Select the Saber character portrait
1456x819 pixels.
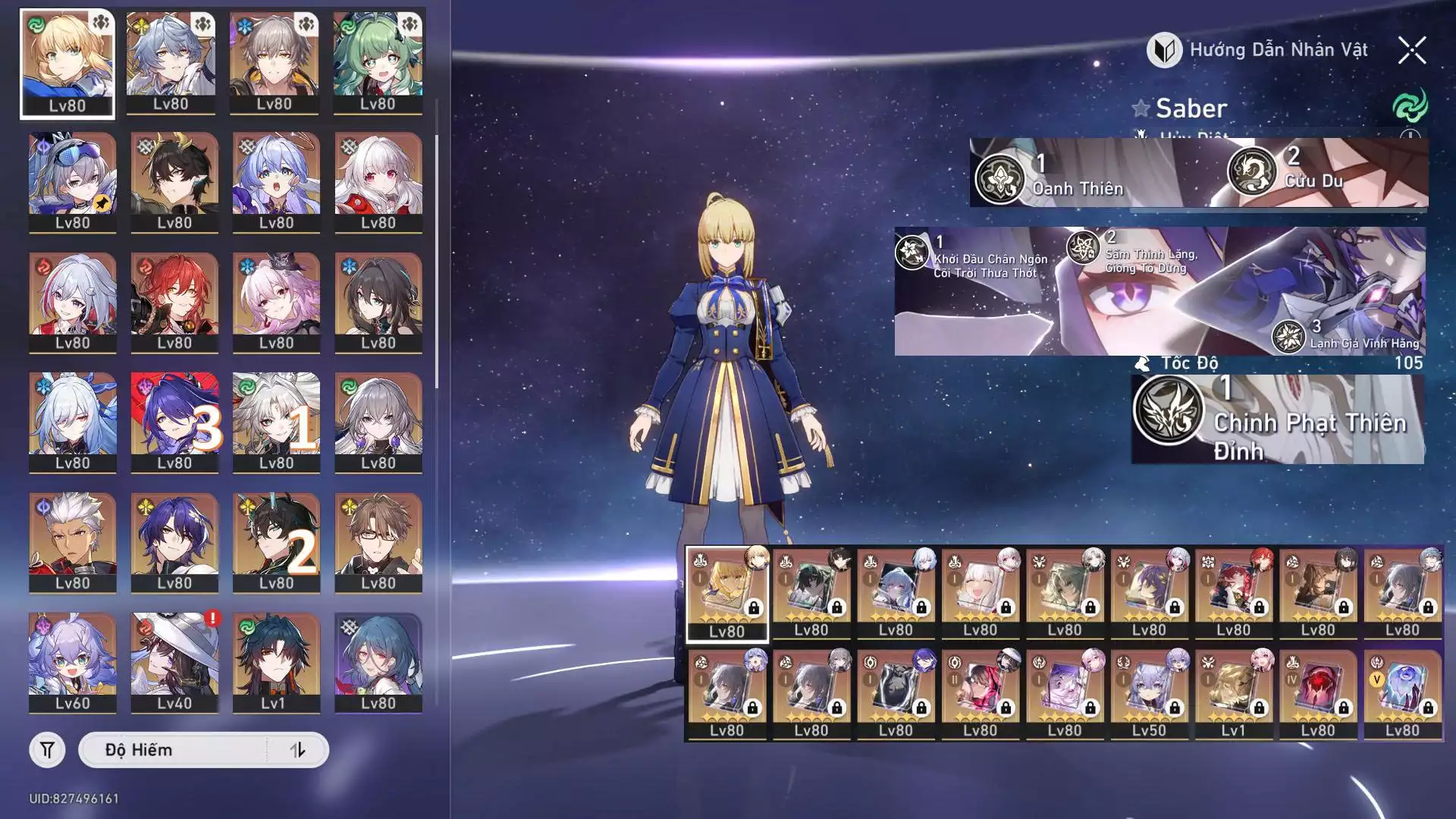(x=67, y=64)
